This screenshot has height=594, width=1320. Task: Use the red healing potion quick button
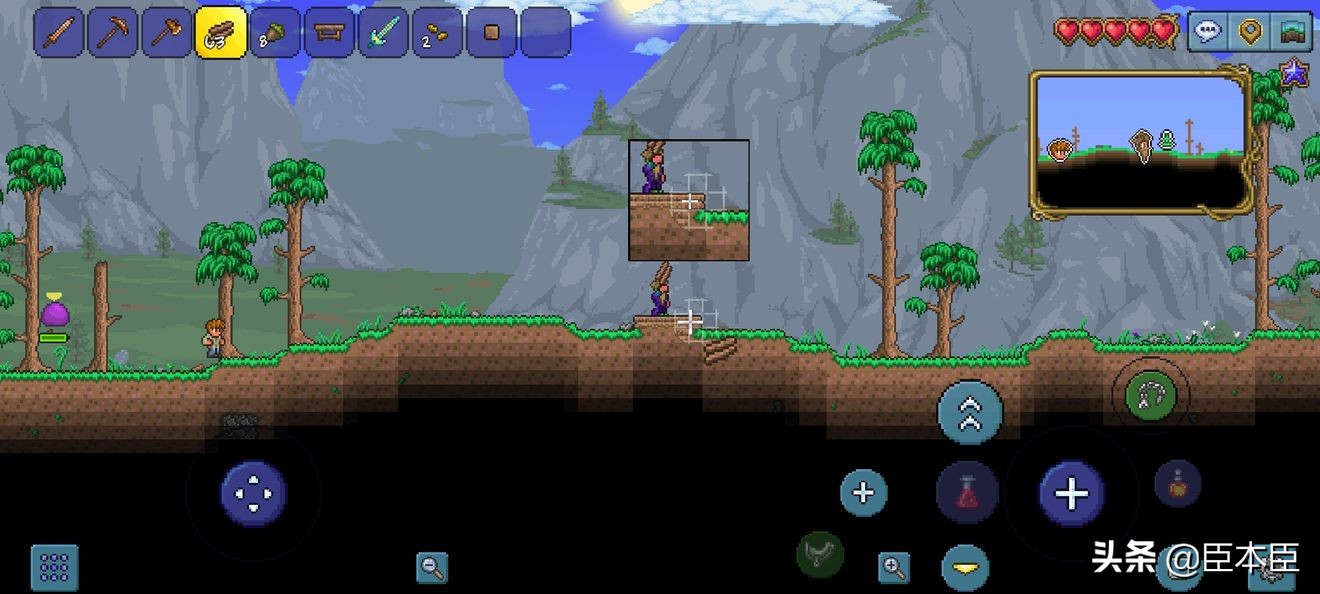tap(967, 493)
